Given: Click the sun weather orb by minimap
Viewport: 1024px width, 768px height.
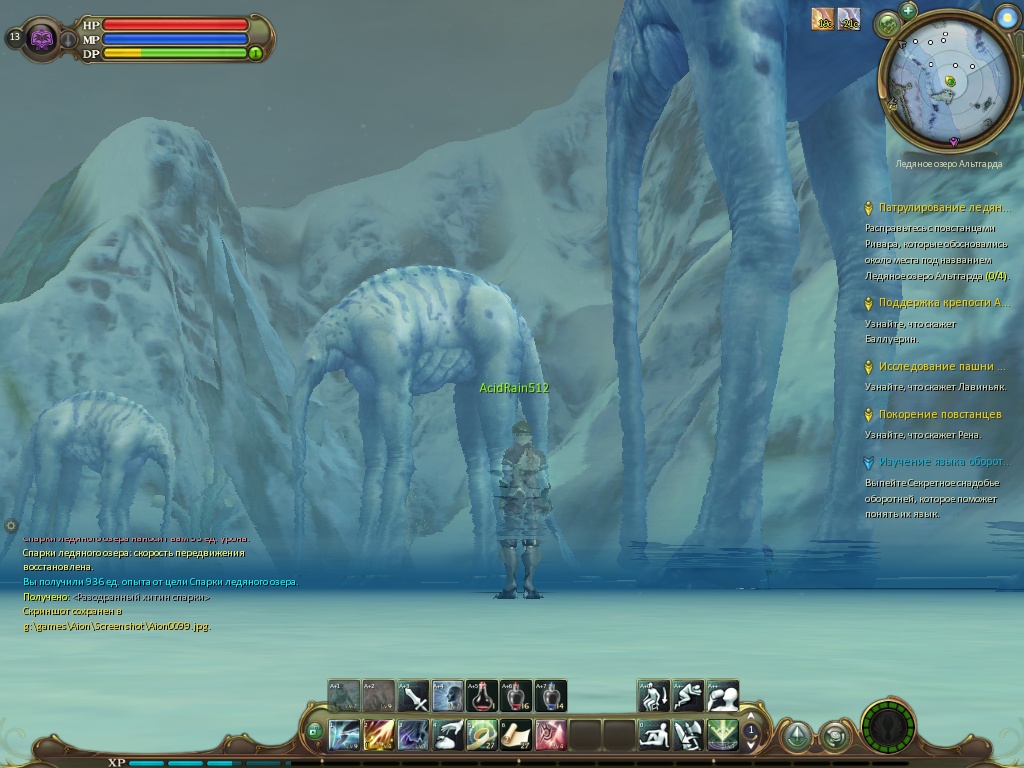Looking at the screenshot, I should (1006, 15).
